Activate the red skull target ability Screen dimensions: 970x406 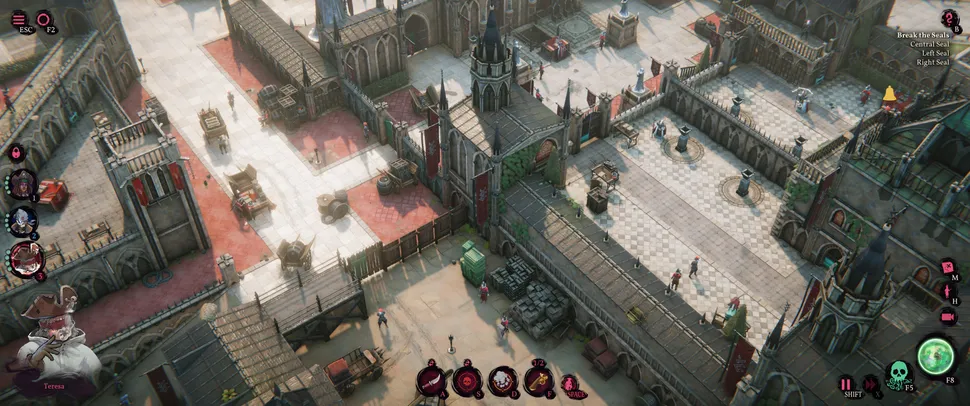pos(466,380)
